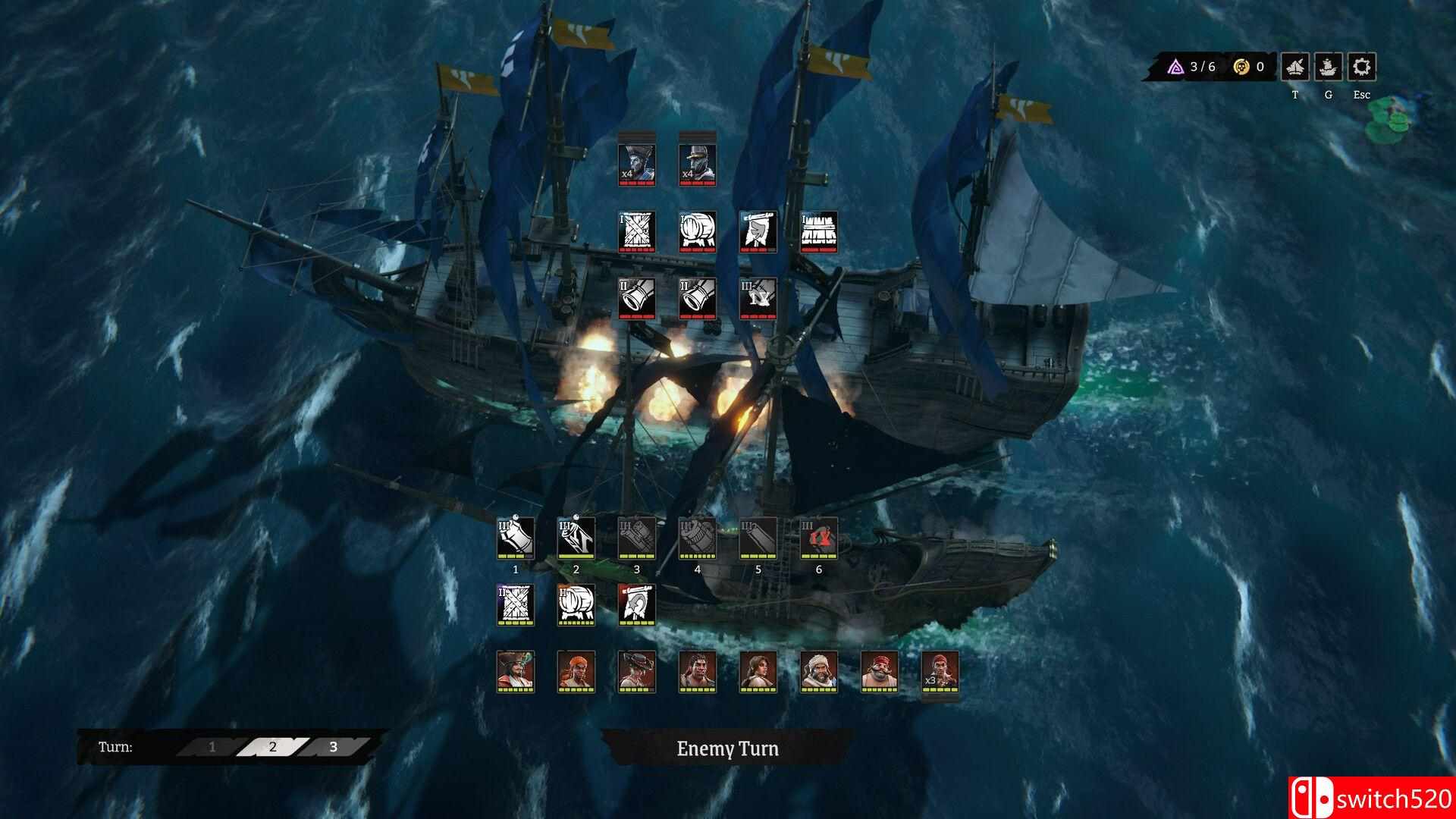
Task: Select player's crossed-planks hull card
Action: coord(516,604)
